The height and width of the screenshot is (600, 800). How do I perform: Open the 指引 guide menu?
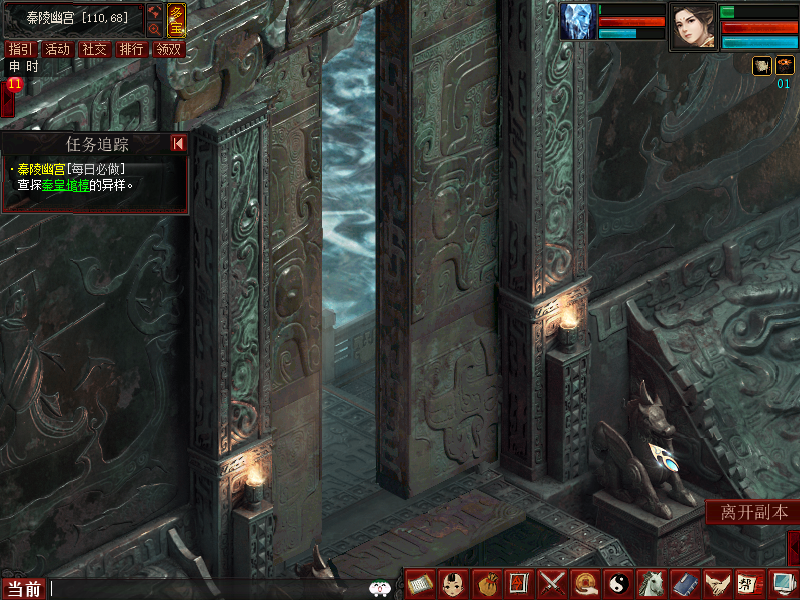point(18,49)
